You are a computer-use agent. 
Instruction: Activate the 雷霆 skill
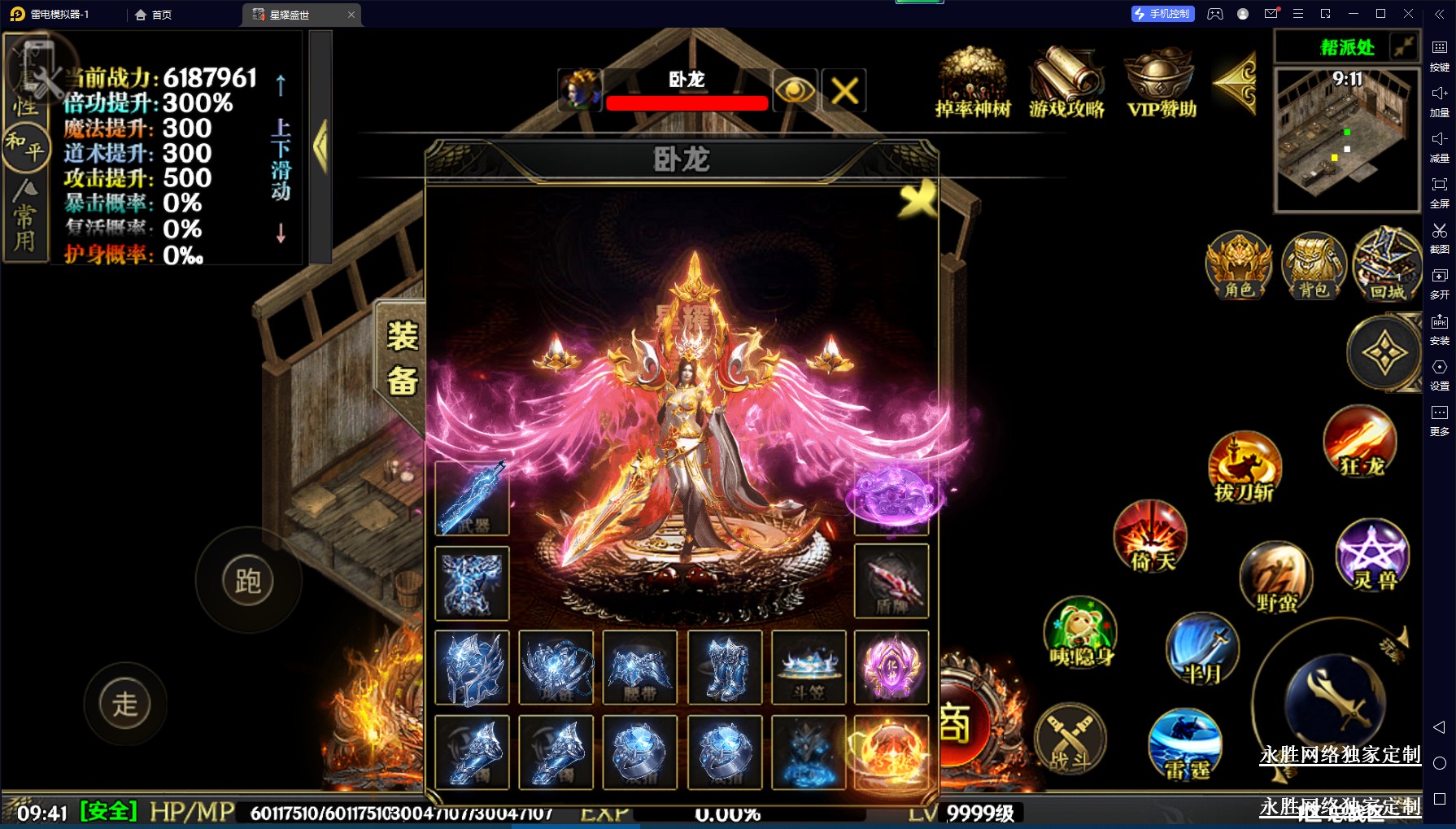click(x=1185, y=744)
